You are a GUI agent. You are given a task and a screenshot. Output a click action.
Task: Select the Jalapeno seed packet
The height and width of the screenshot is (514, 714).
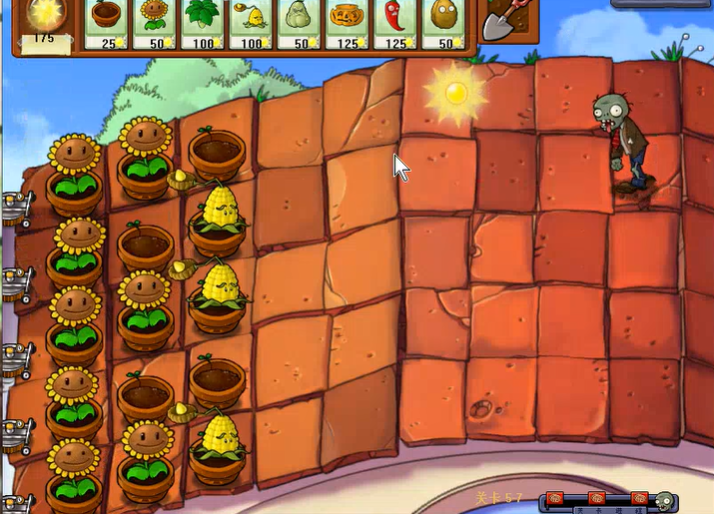(x=395, y=22)
